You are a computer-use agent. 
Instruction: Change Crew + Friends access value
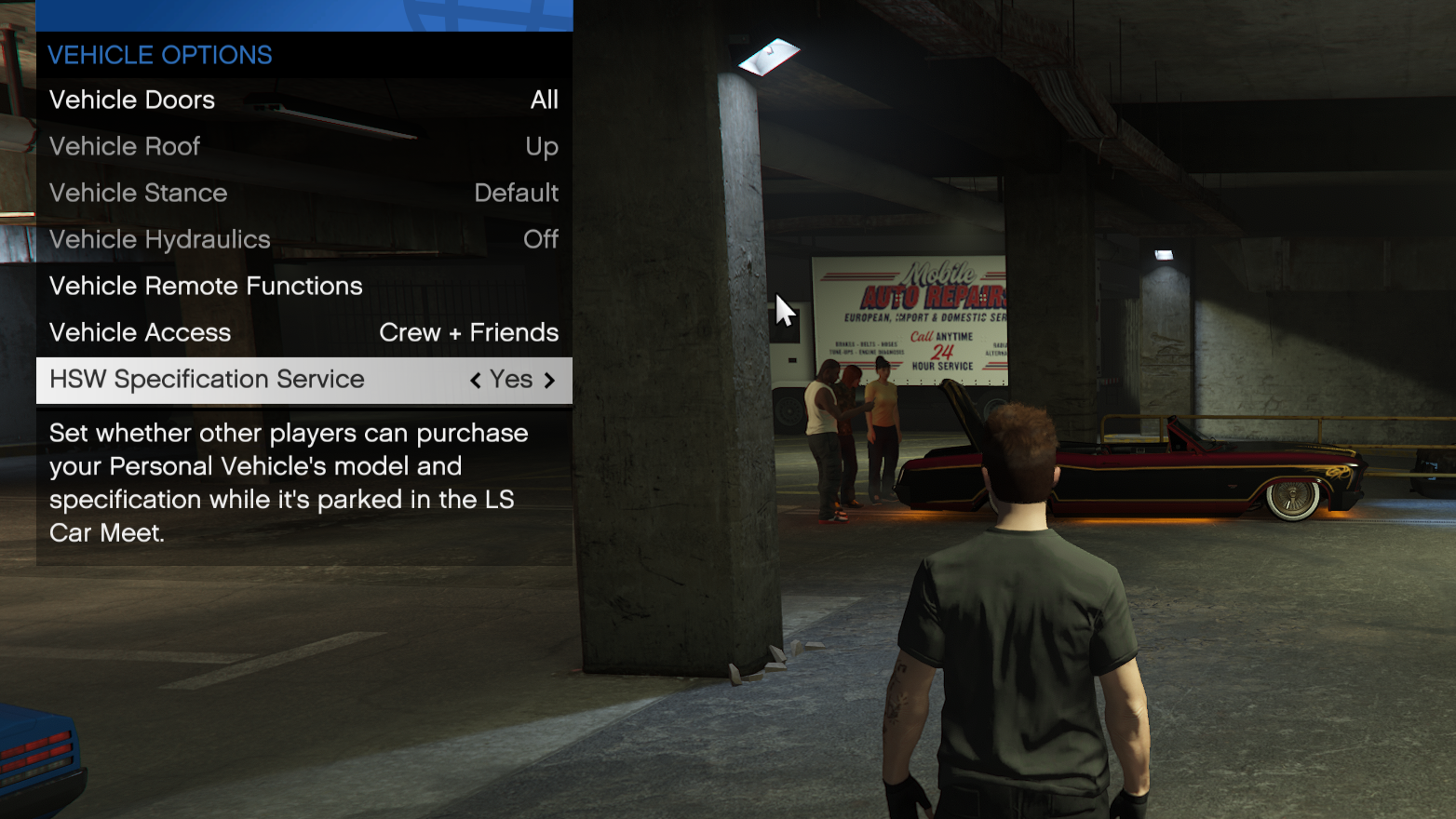coord(468,332)
